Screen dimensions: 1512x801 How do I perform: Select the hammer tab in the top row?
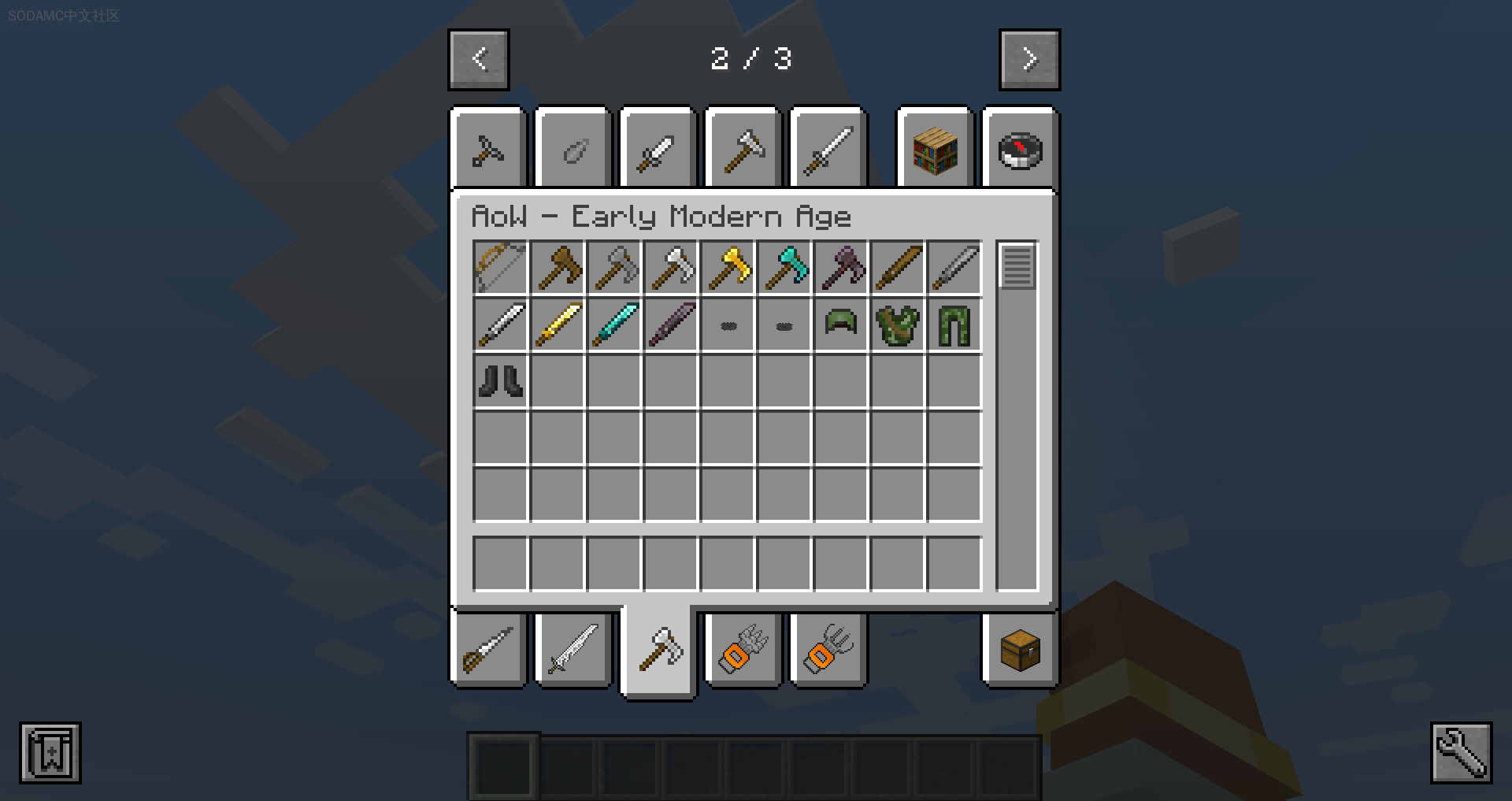click(743, 150)
